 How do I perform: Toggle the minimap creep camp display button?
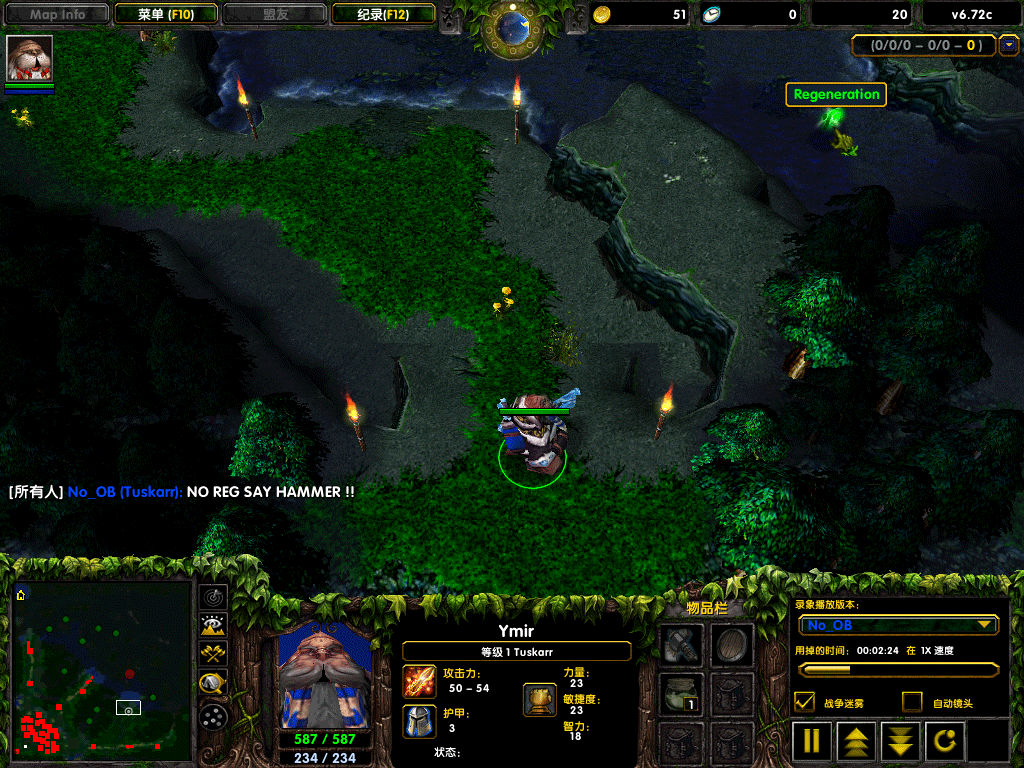tap(213, 684)
